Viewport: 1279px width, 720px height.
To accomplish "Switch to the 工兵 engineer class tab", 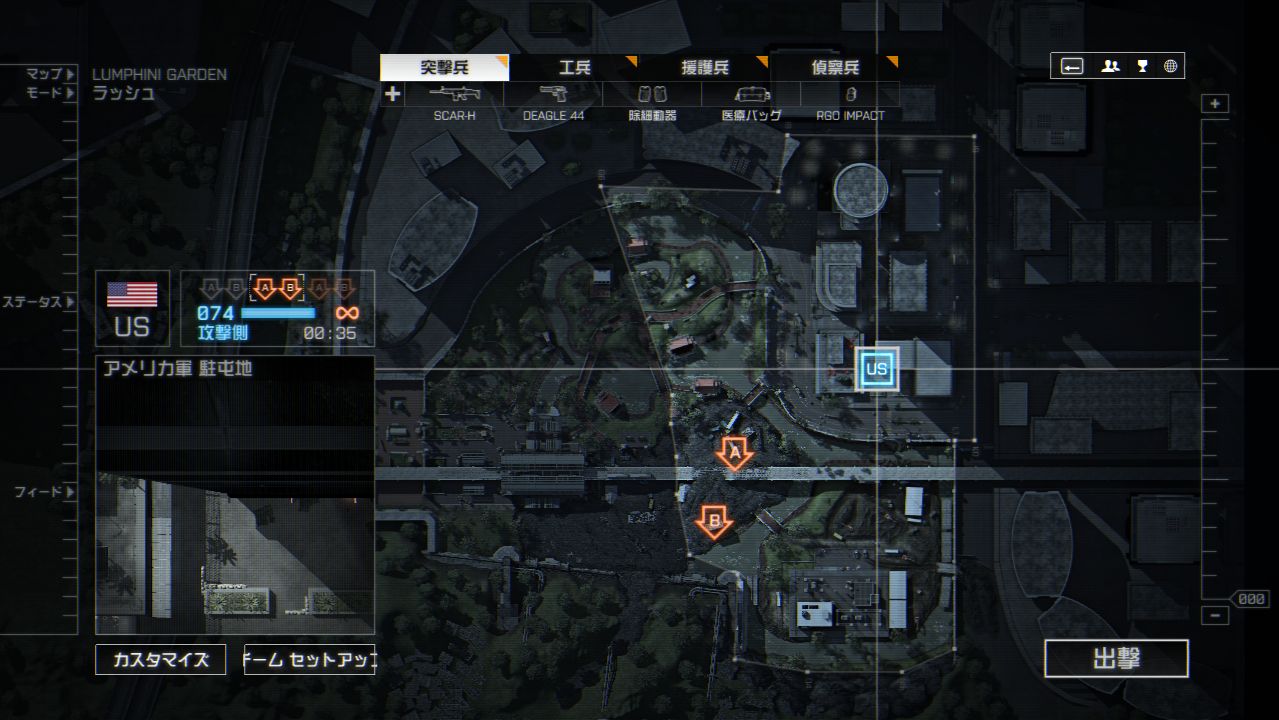I will 574,68.
